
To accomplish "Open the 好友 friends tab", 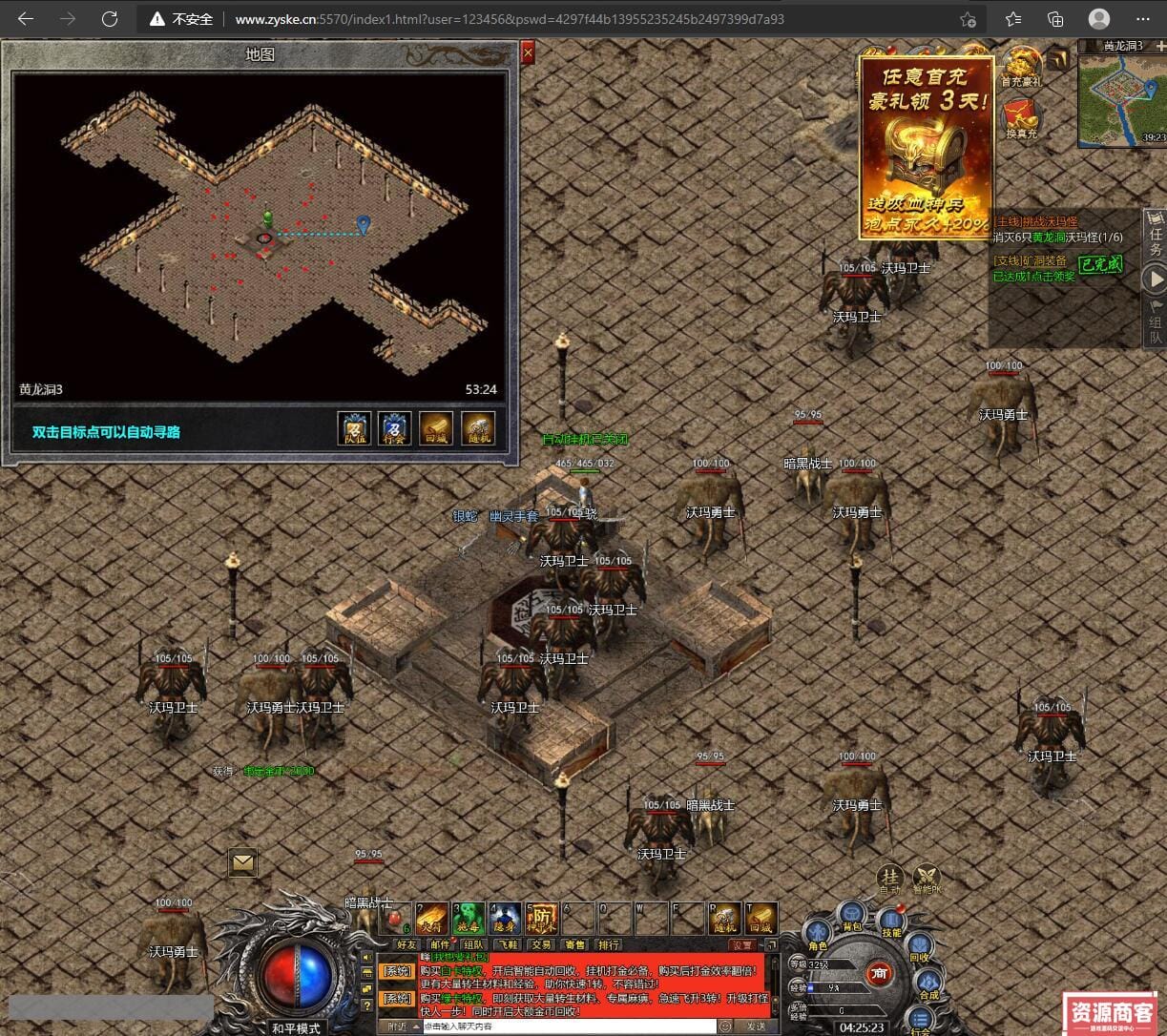I will [406, 944].
